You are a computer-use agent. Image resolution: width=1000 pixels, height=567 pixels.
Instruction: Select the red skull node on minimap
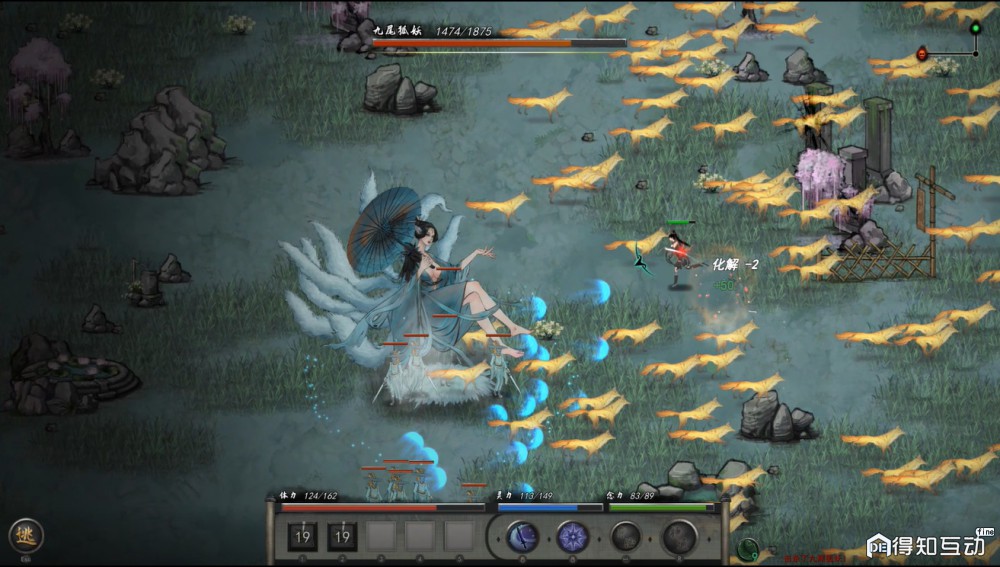[922, 53]
